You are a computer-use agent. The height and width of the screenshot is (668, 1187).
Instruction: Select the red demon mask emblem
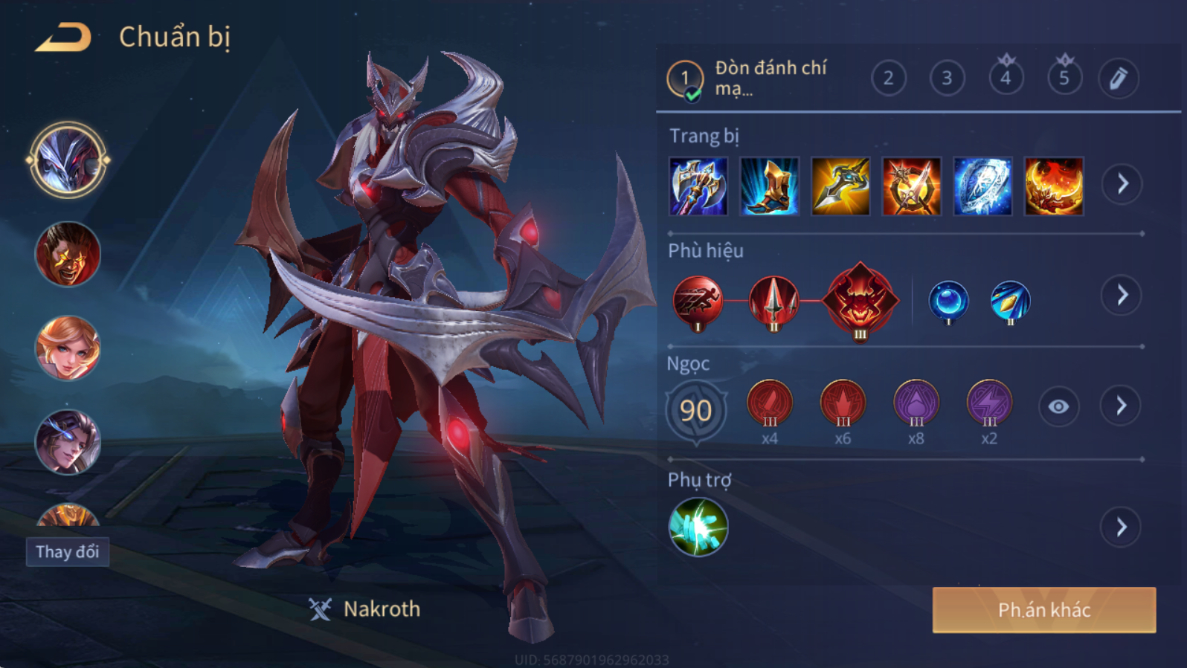[x=860, y=299]
